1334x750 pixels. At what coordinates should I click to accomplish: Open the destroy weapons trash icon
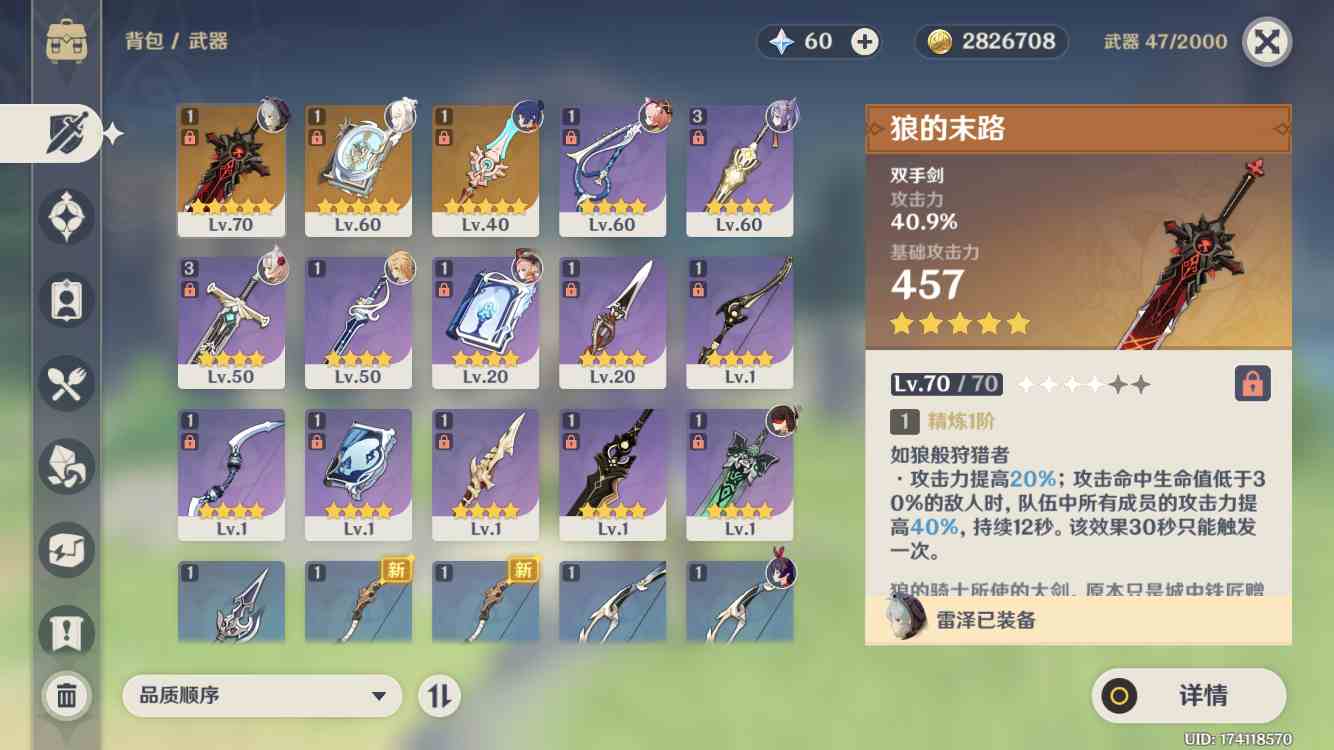tap(65, 697)
